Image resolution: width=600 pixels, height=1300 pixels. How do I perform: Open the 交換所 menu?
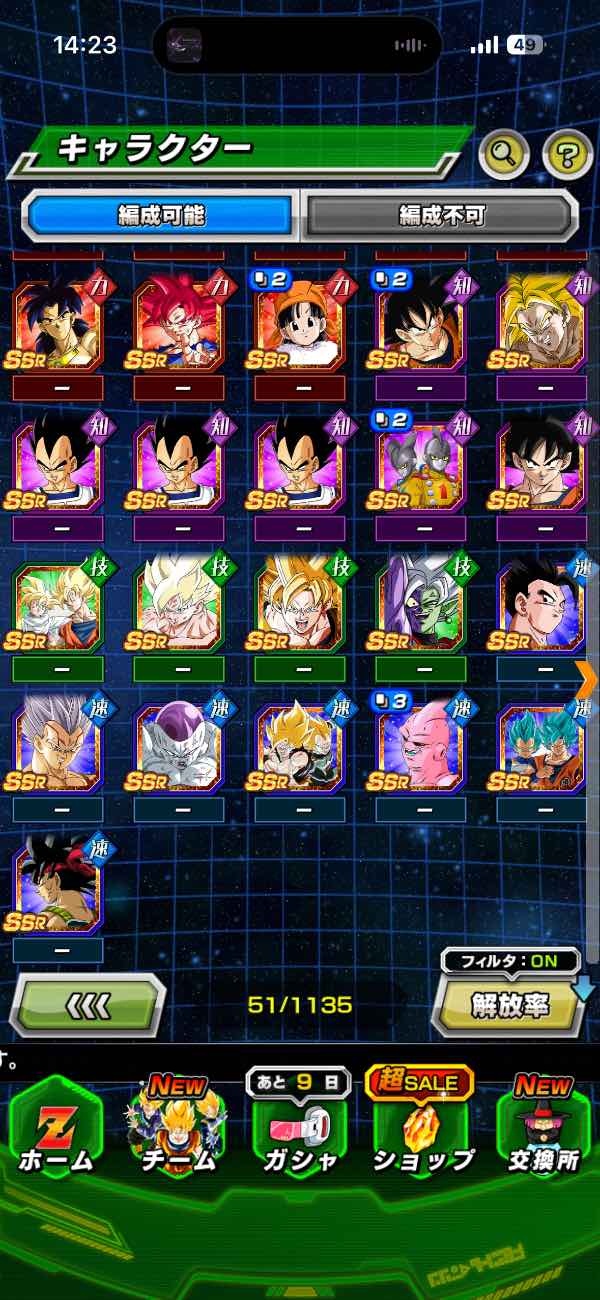pos(545,1135)
